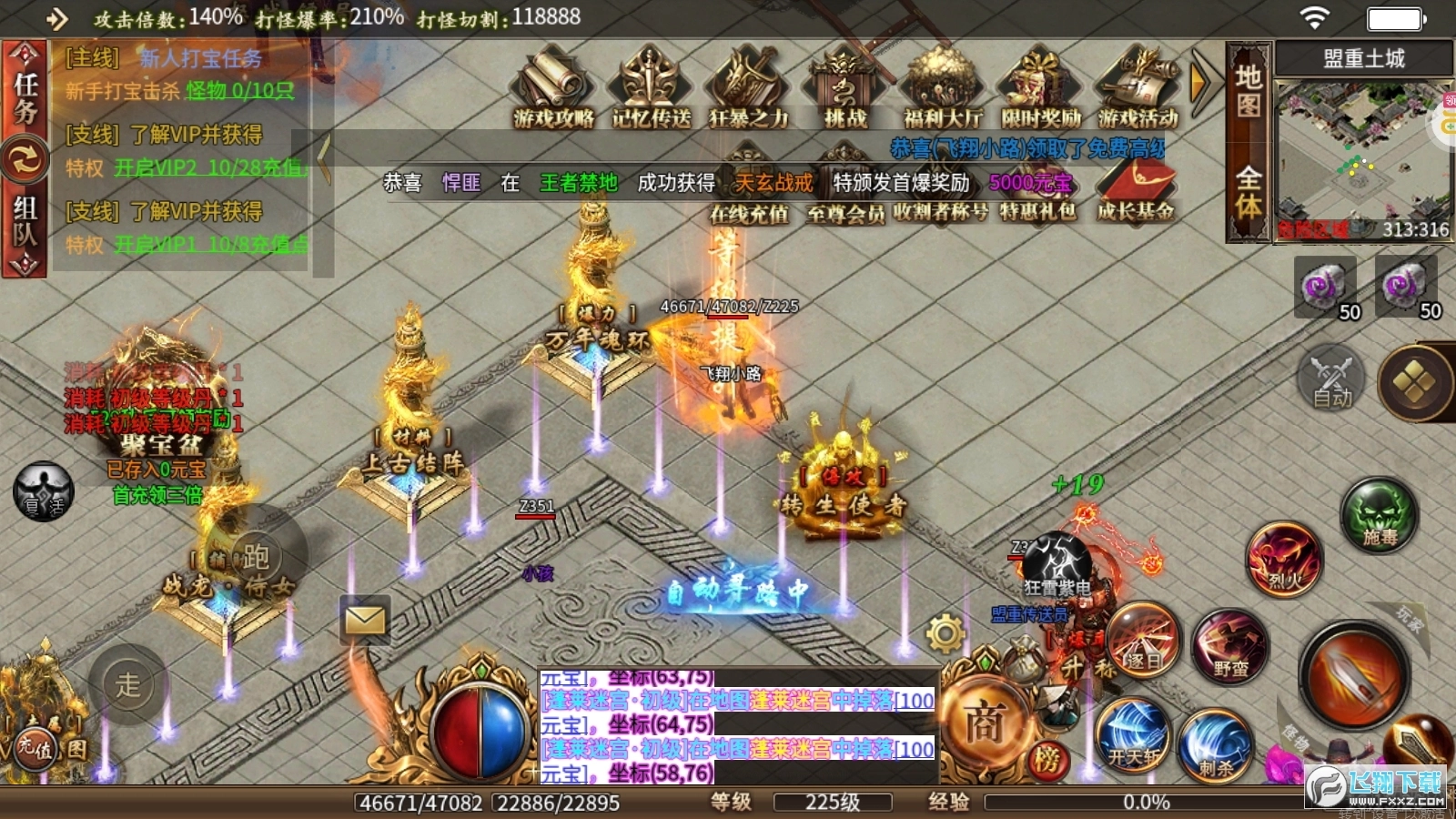Collapse the top feature bar with golden arrow
This screenshot has width=1456, height=819.
(x=1197, y=82)
